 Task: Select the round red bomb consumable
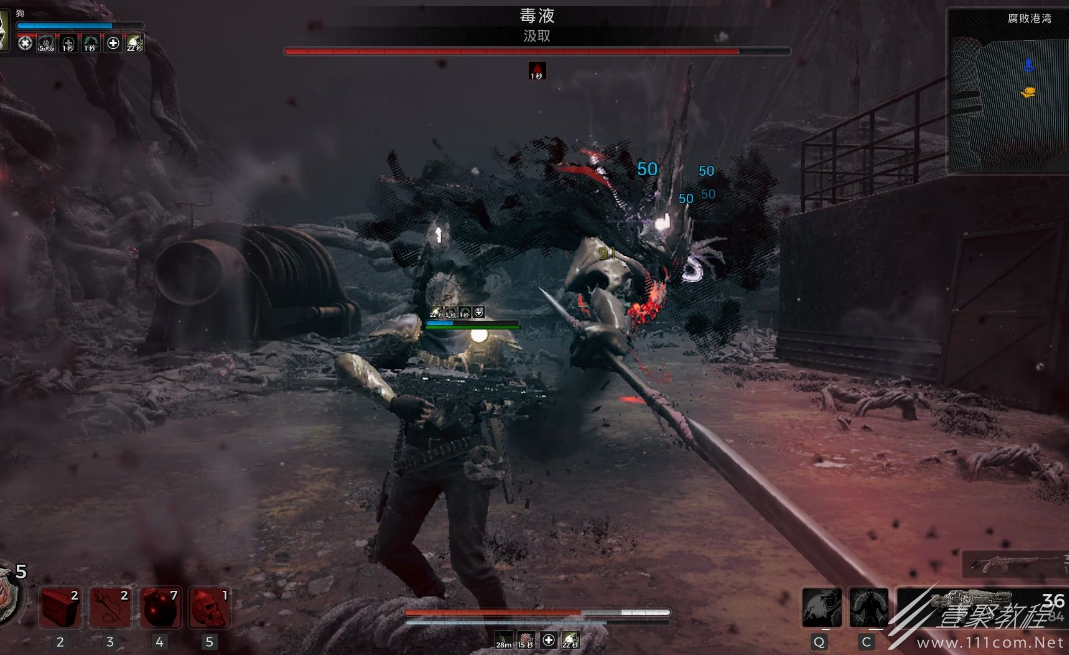click(160, 607)
